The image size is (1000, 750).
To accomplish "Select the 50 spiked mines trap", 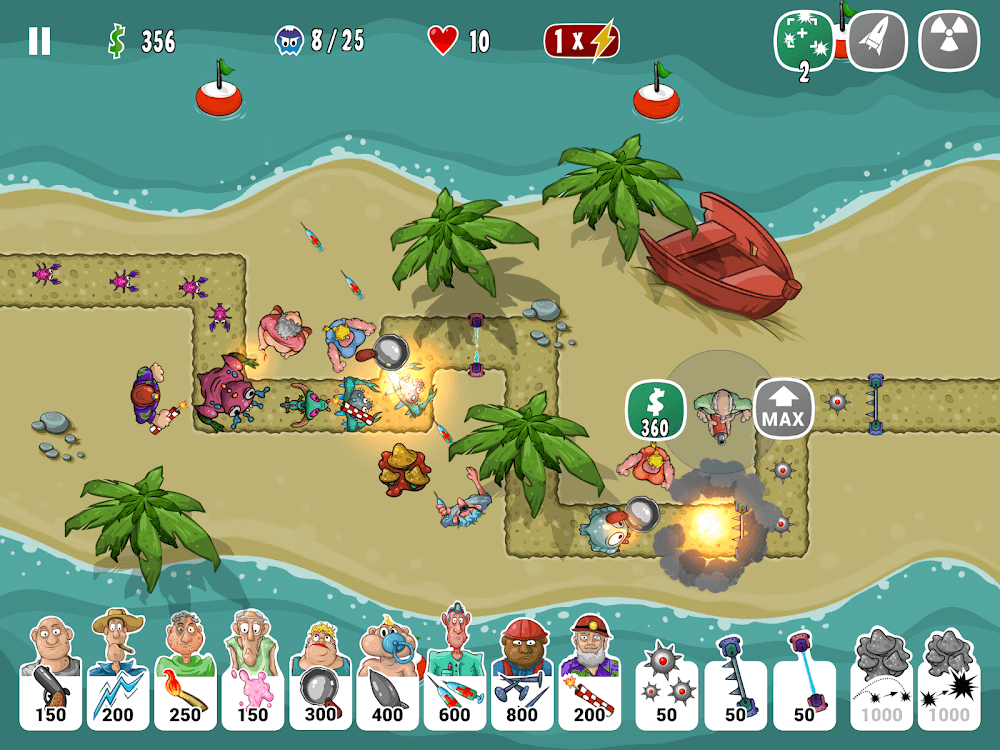I will (666, 680).
